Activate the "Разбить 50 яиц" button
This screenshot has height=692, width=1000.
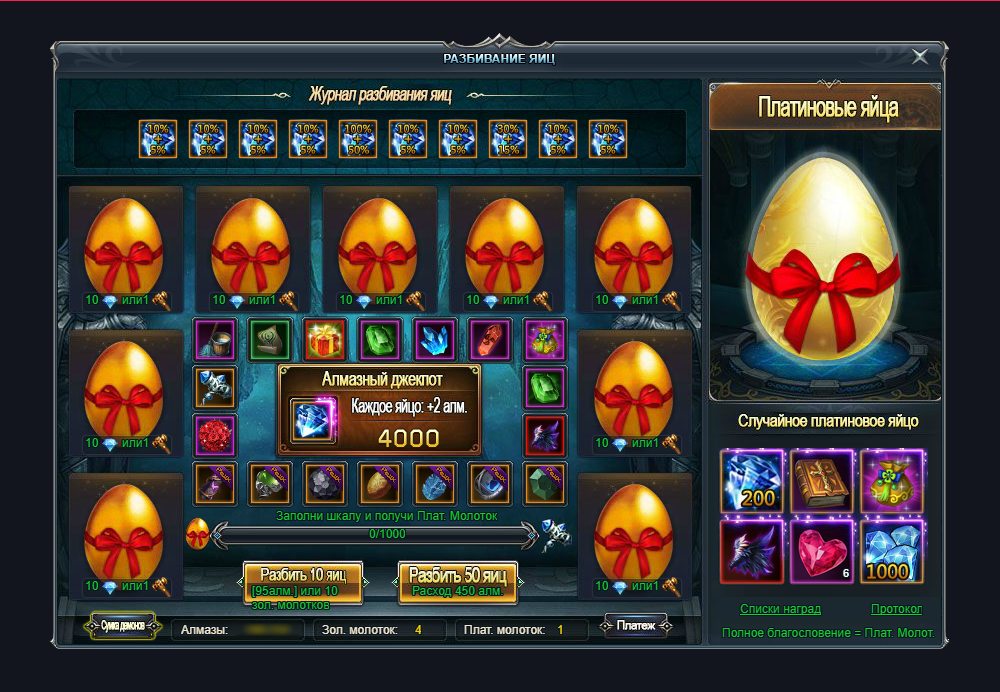458,581
